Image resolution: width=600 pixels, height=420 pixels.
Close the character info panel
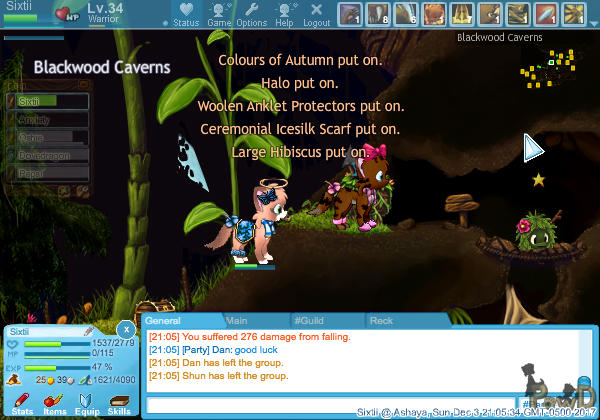click(126, 329)
